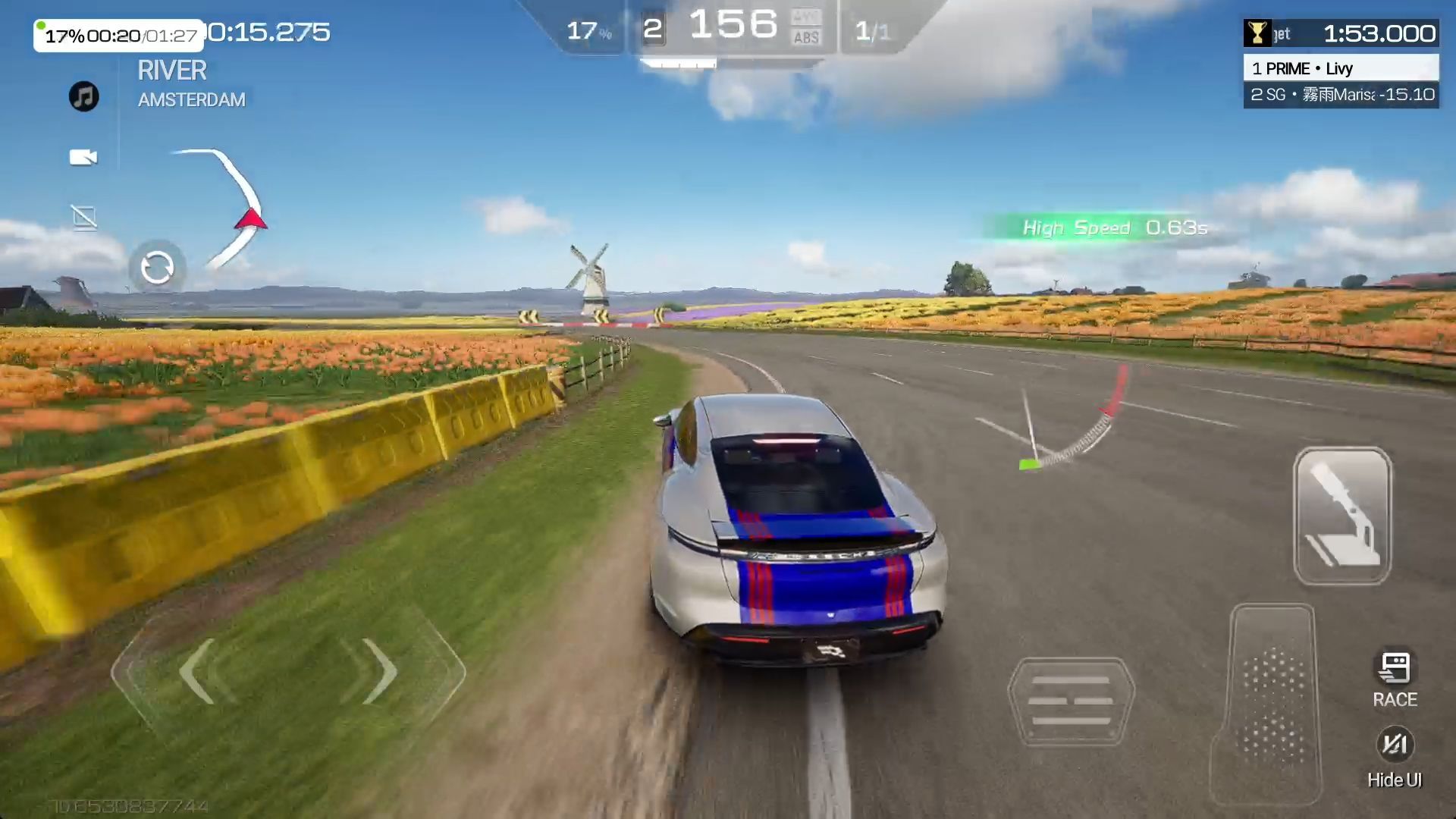The image size is (1456, 819).
Task: Steer left with the left arrow
Action: pyautogui.click(x=199, y=670)
